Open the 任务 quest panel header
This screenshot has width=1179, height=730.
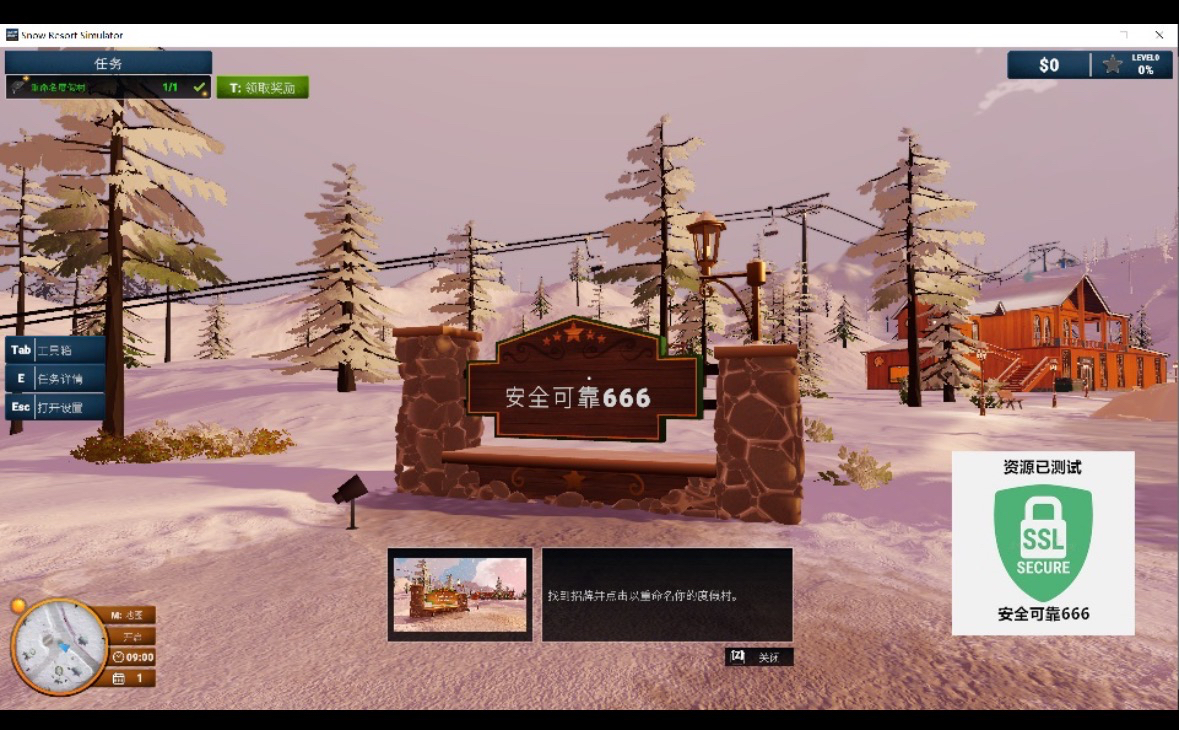(108, 63)
